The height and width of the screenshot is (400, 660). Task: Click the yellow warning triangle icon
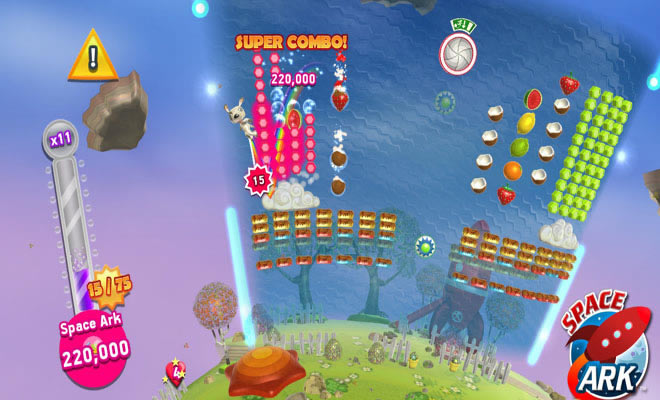(93, 58)
